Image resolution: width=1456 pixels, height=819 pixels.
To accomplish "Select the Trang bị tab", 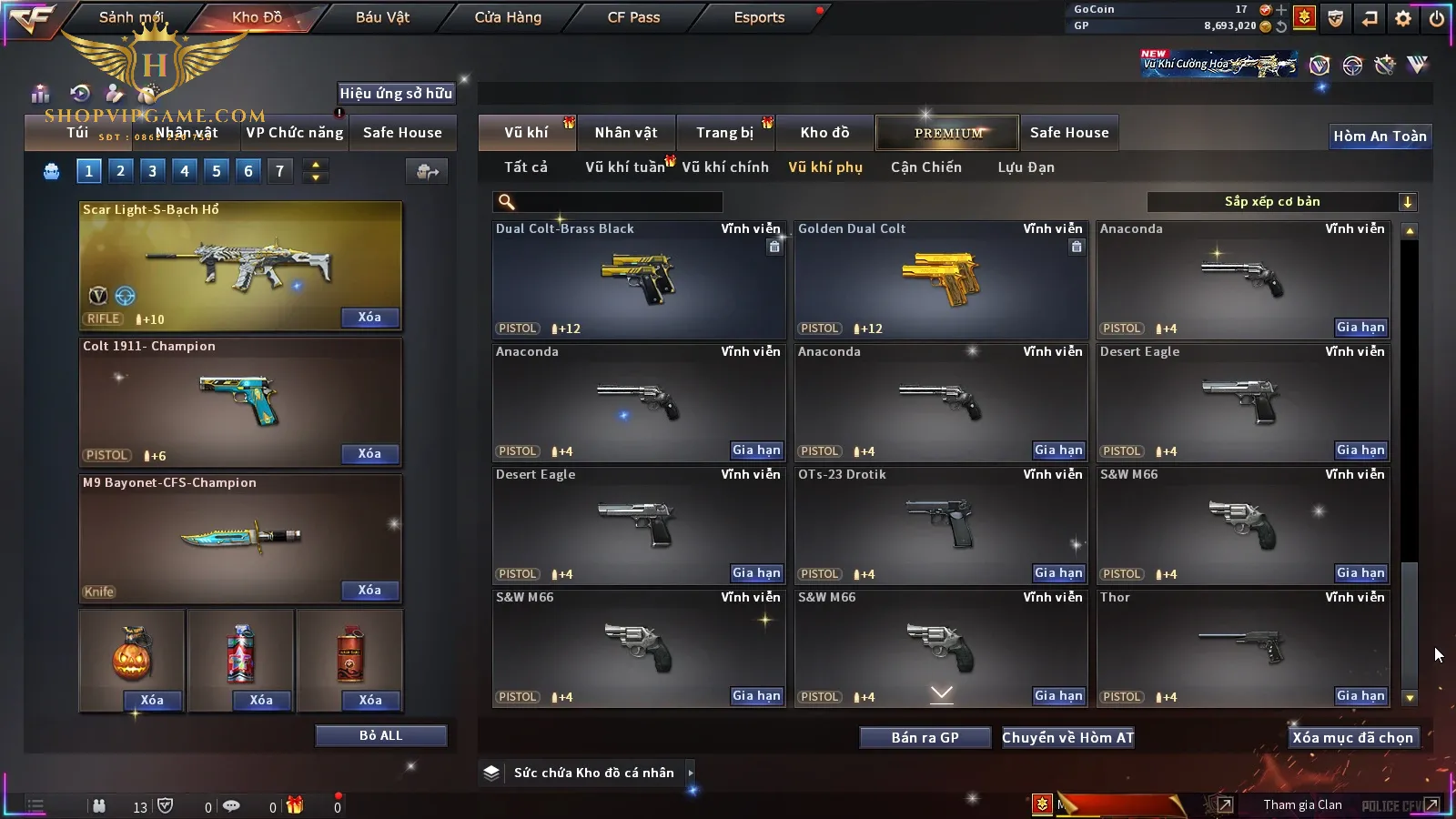I will [724, 133].
